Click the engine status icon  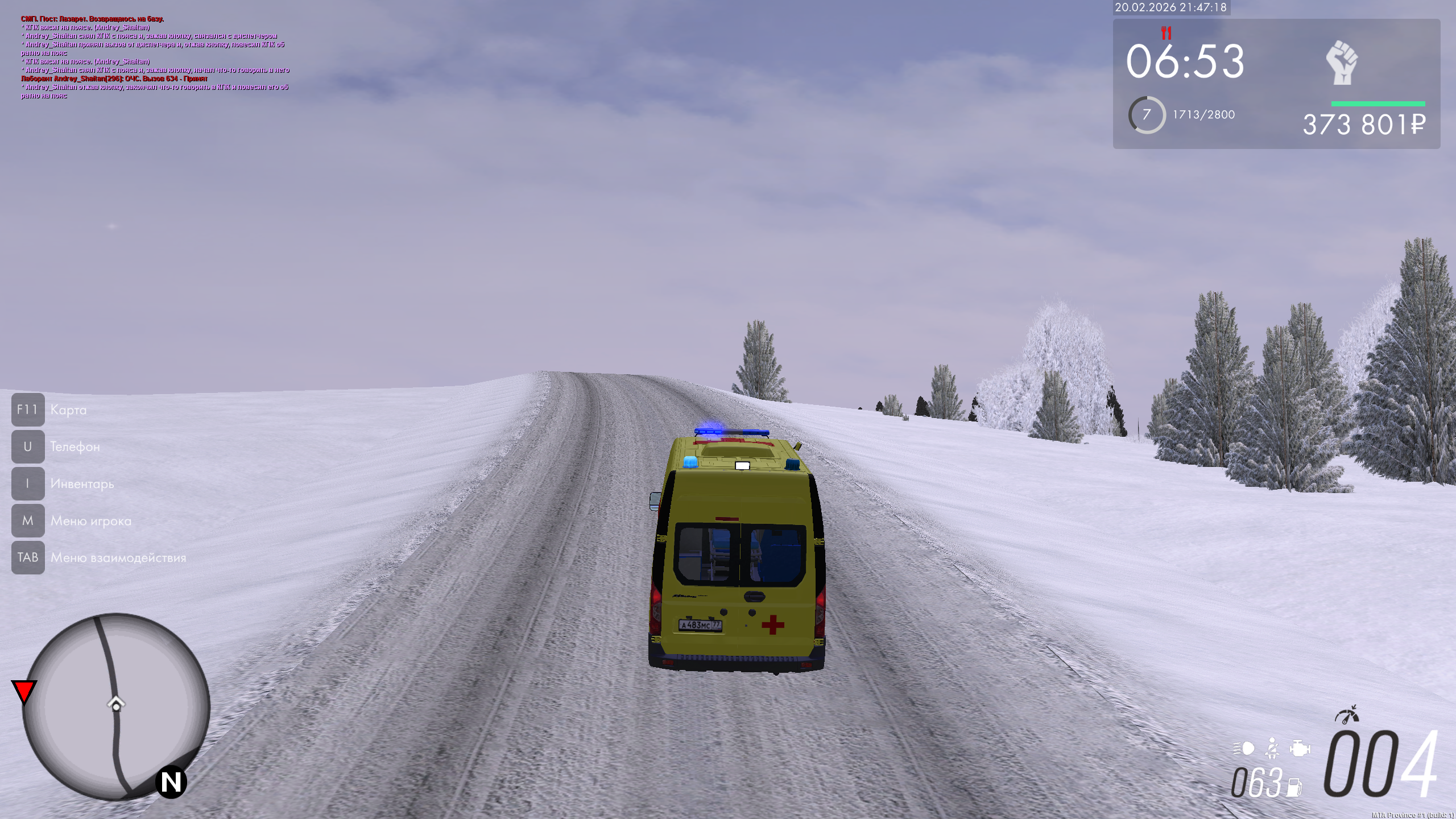[1300, 748]
